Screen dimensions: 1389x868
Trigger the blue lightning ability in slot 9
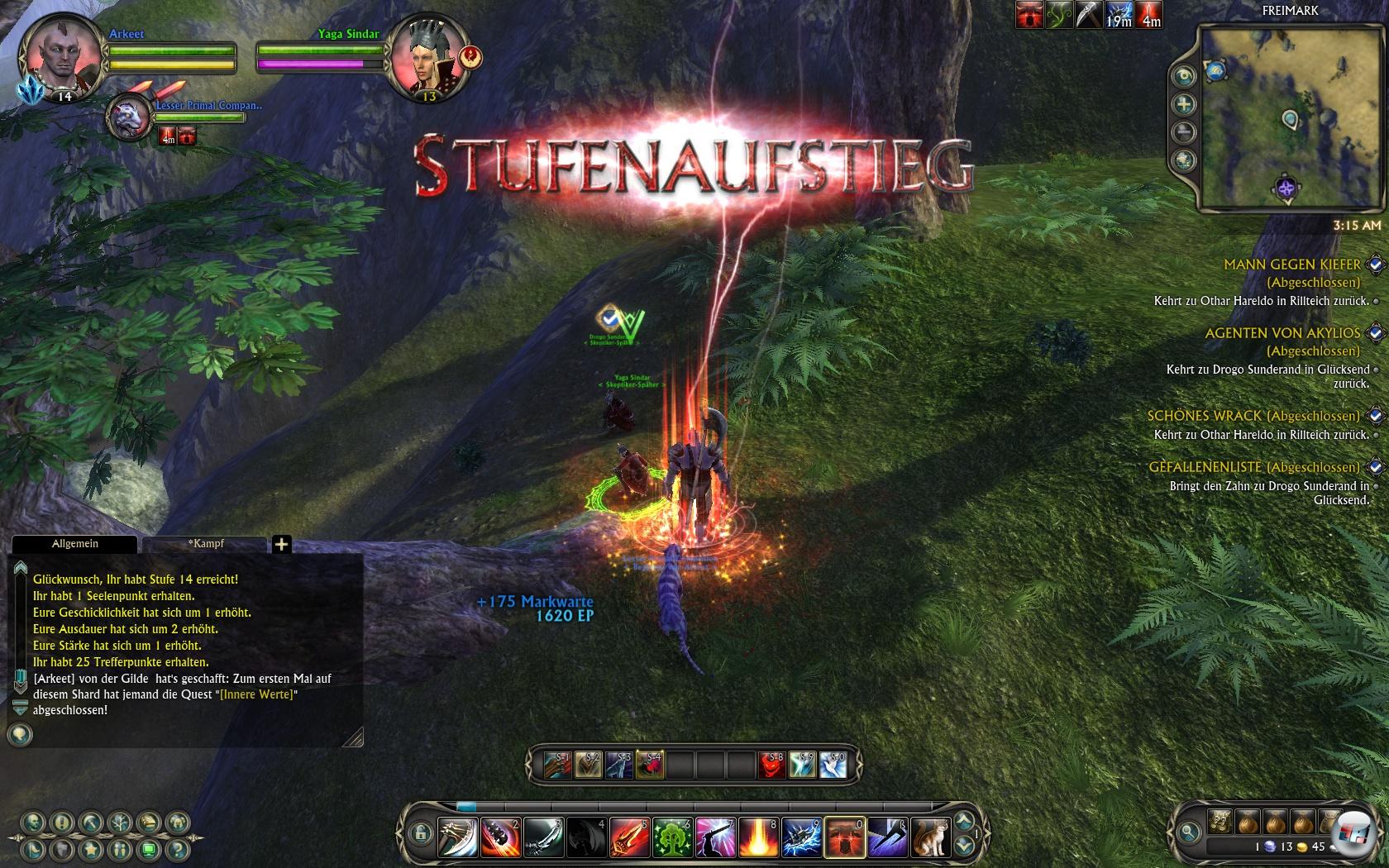pyautogui.click(x=801, y=837)
